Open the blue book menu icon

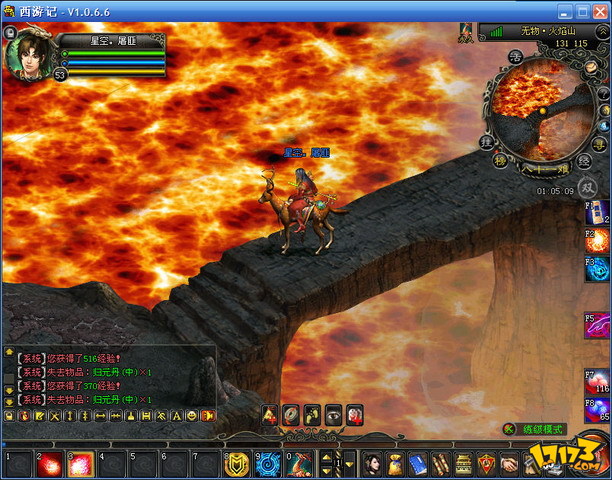click(417, 464)
